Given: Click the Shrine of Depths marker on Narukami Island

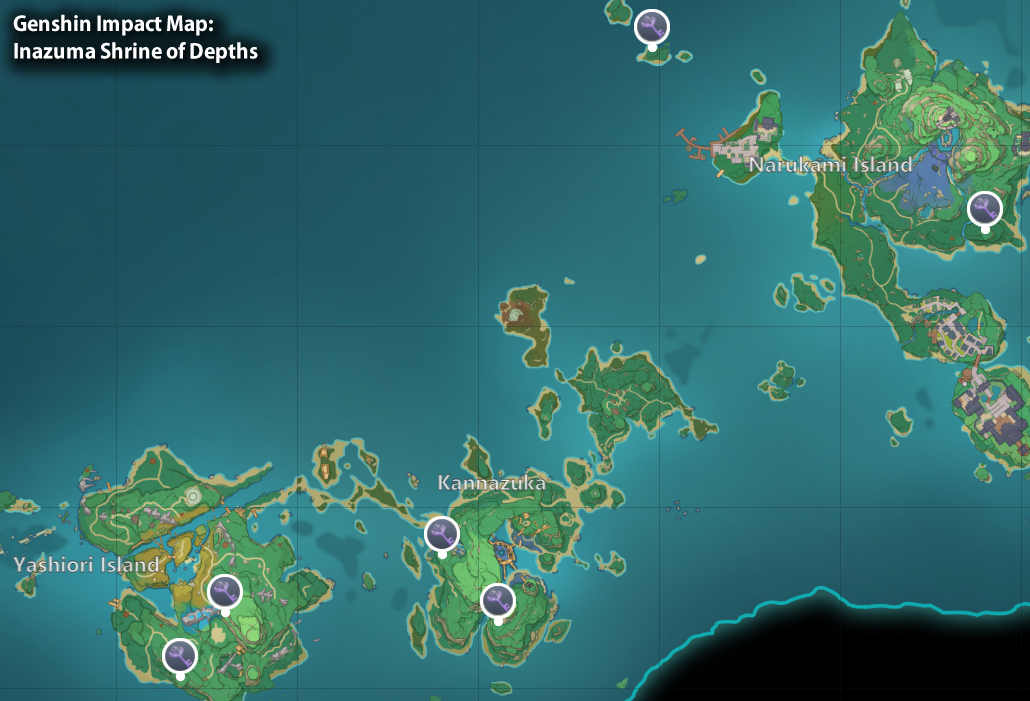Looking at the screenshot, I should pos(985,208).
